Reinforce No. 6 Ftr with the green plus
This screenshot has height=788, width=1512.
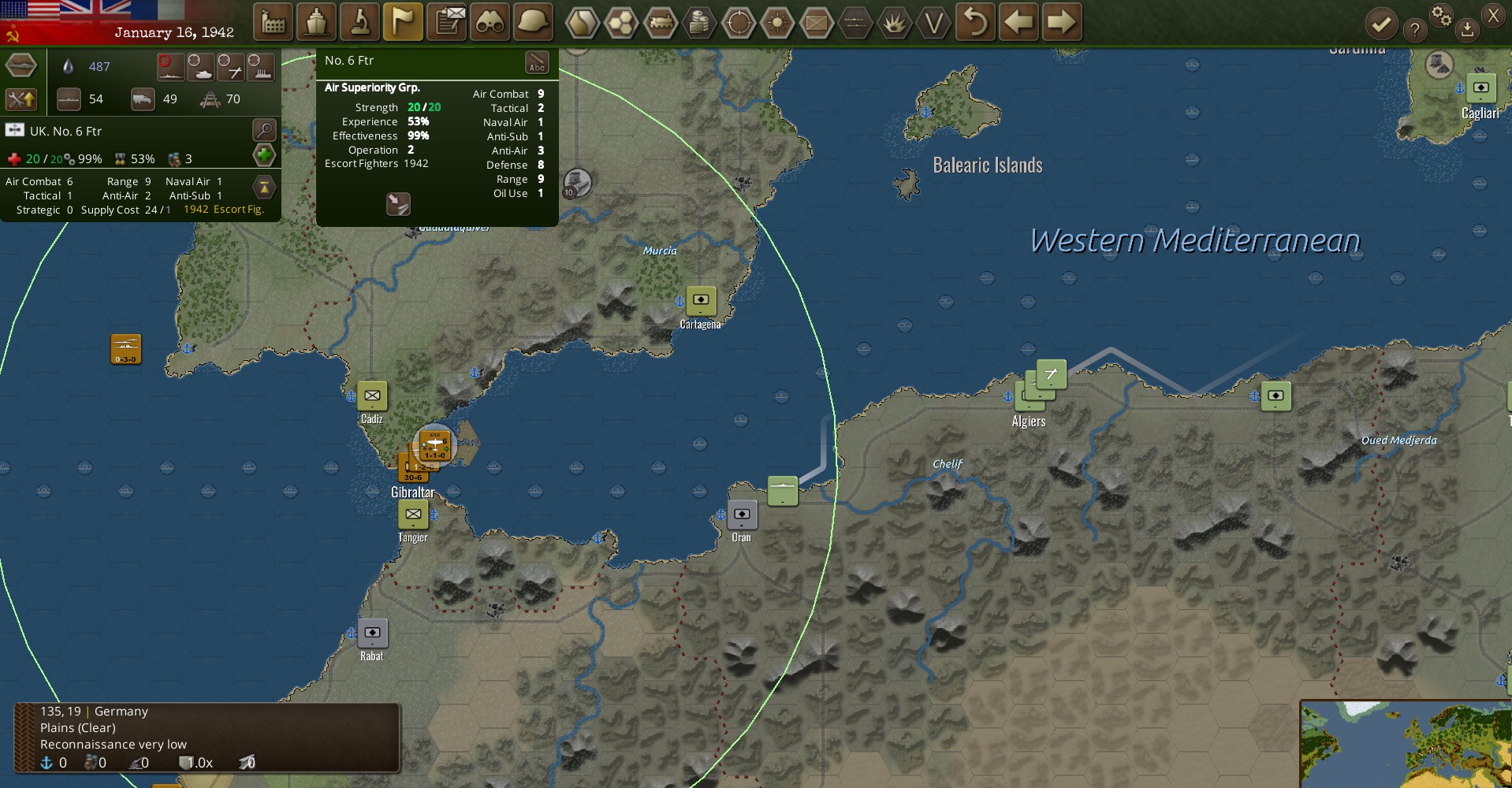pyautogui.click(x=264, y=155)
